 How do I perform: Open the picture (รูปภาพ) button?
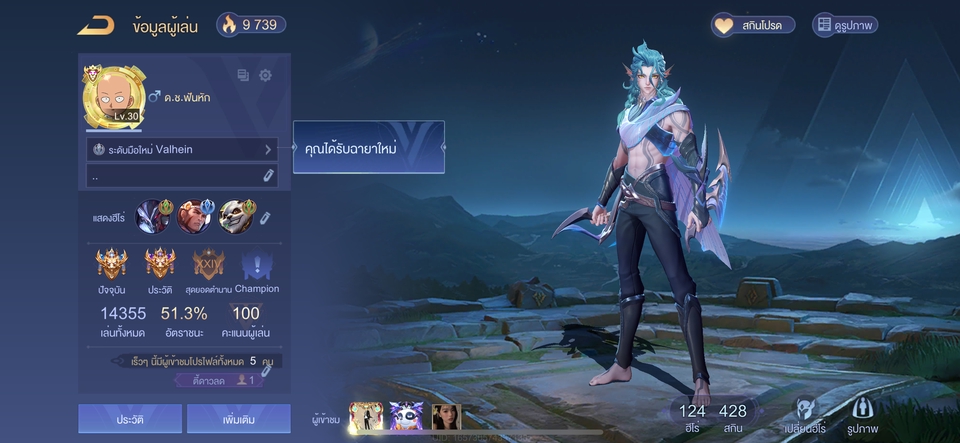863,415
